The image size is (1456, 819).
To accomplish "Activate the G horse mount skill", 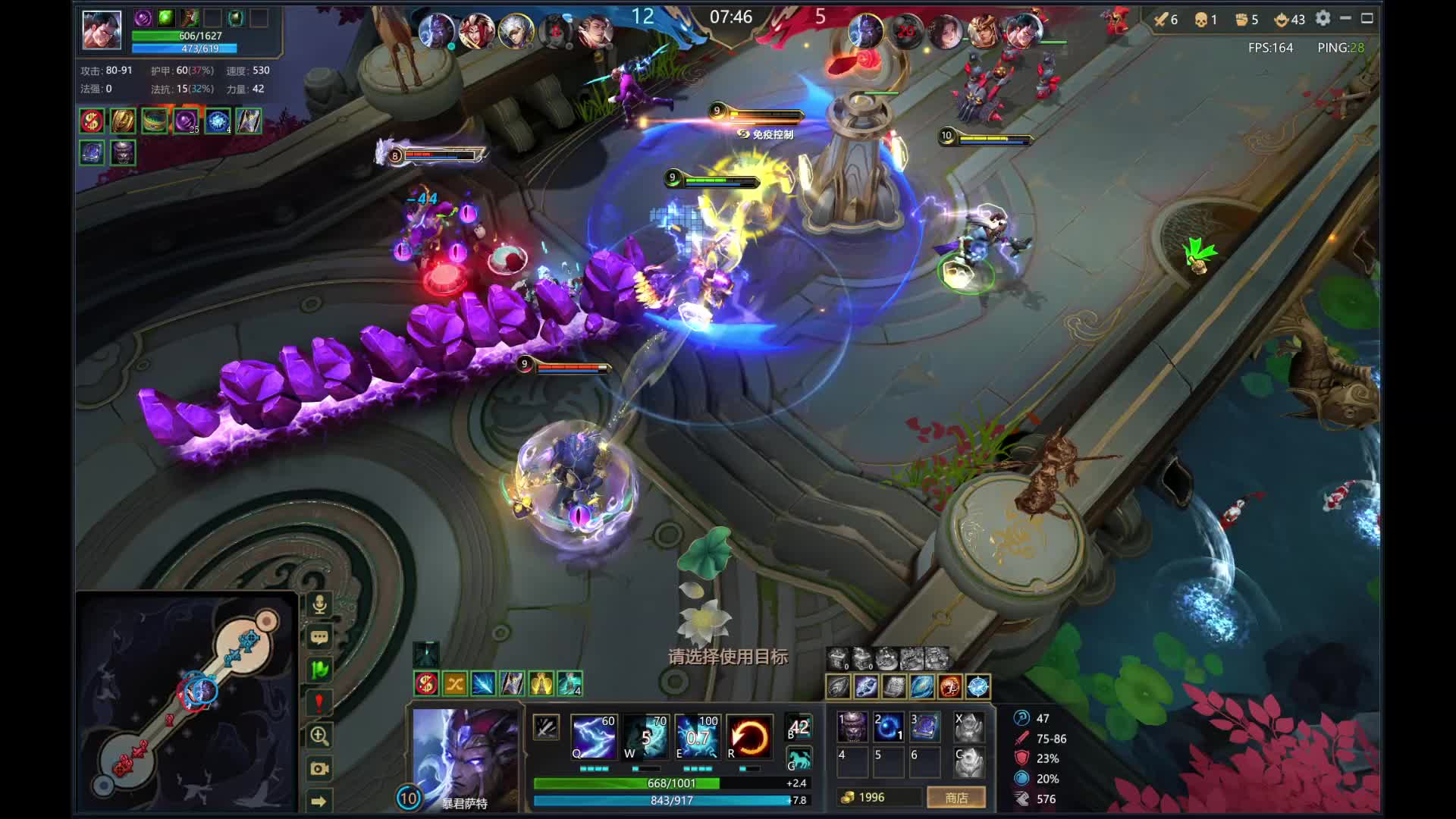I will [x=799, y=759].
